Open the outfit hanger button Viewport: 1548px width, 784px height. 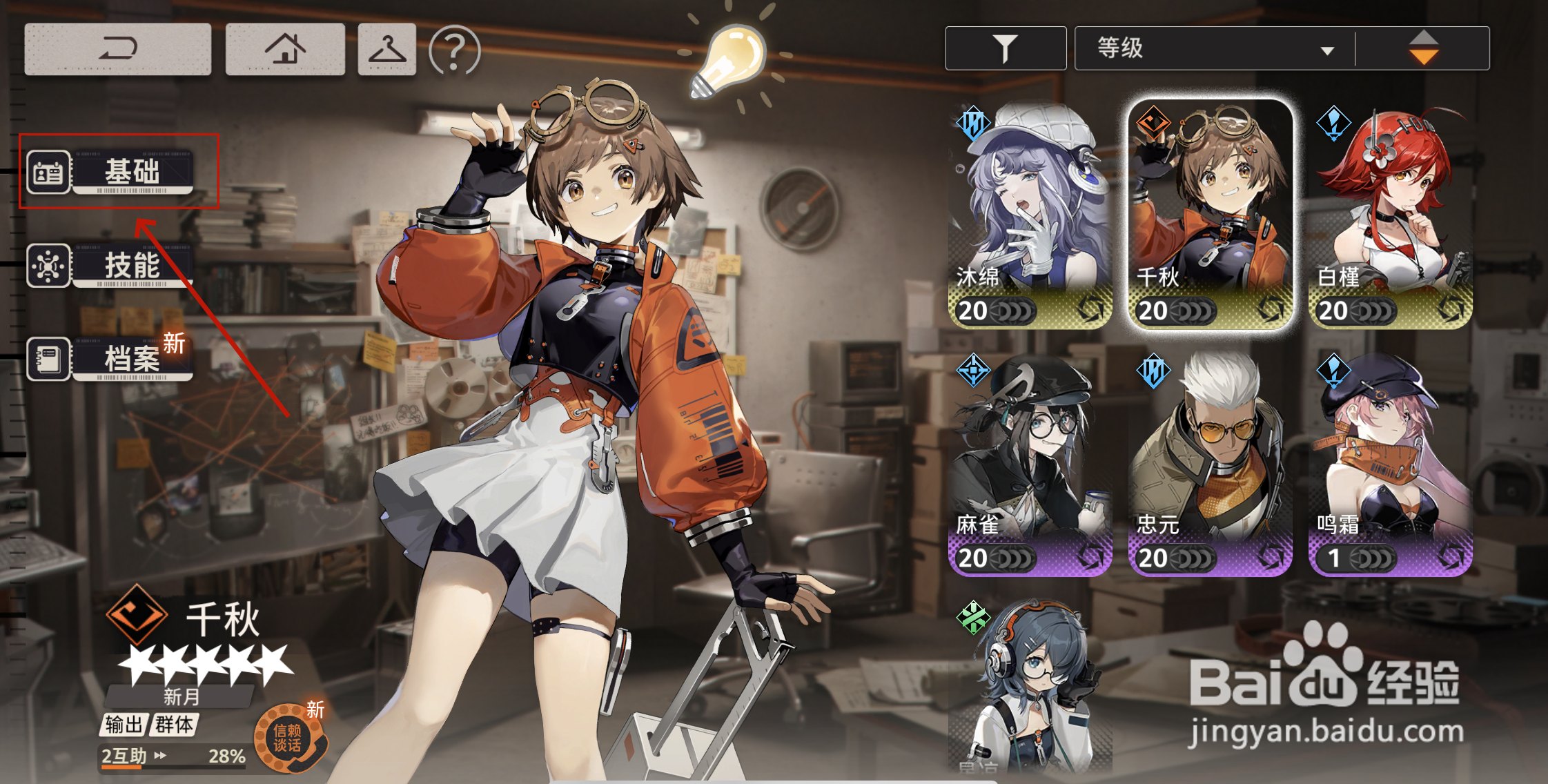[386, 49]
